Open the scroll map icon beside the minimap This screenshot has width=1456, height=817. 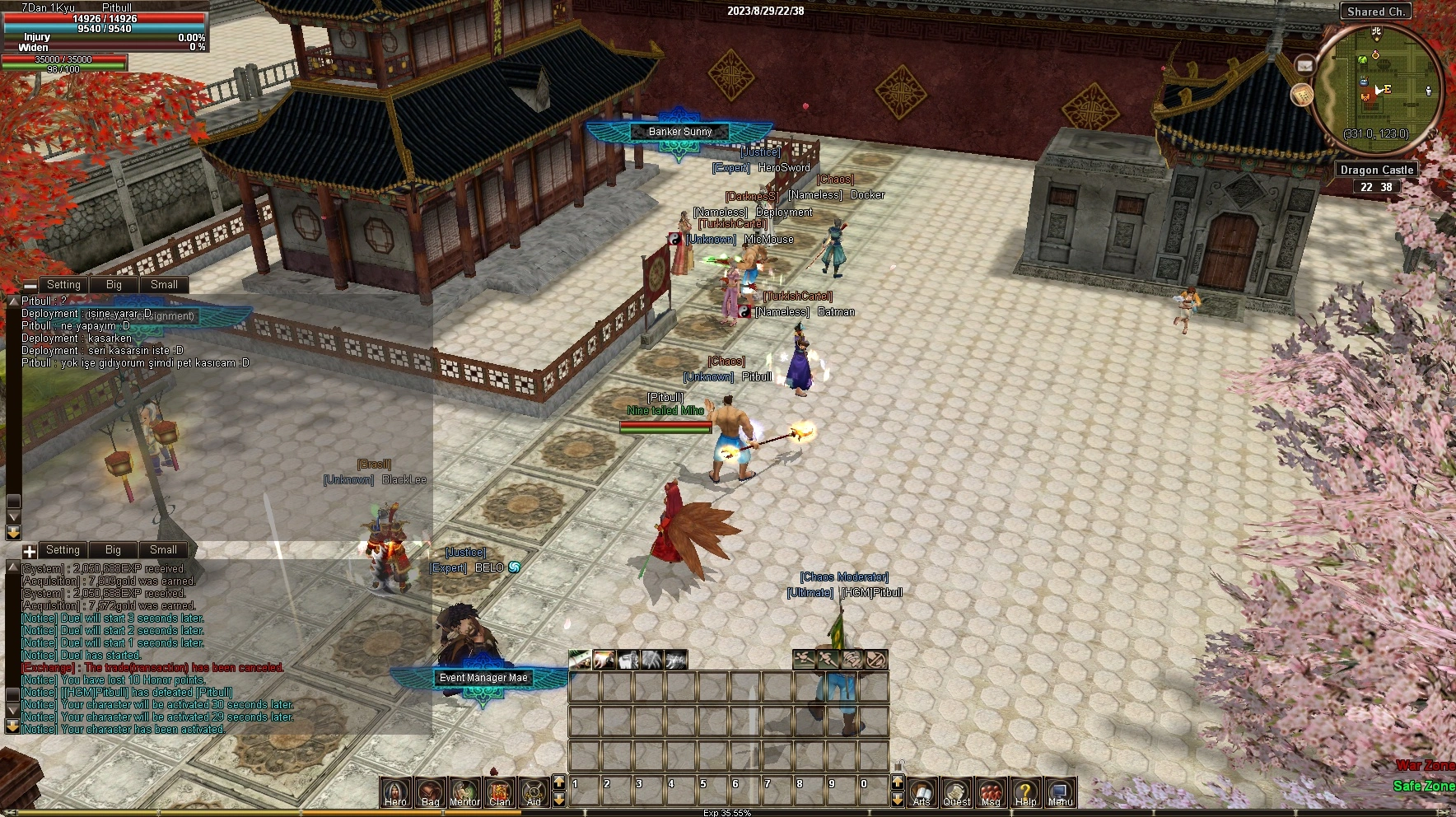1301,96
